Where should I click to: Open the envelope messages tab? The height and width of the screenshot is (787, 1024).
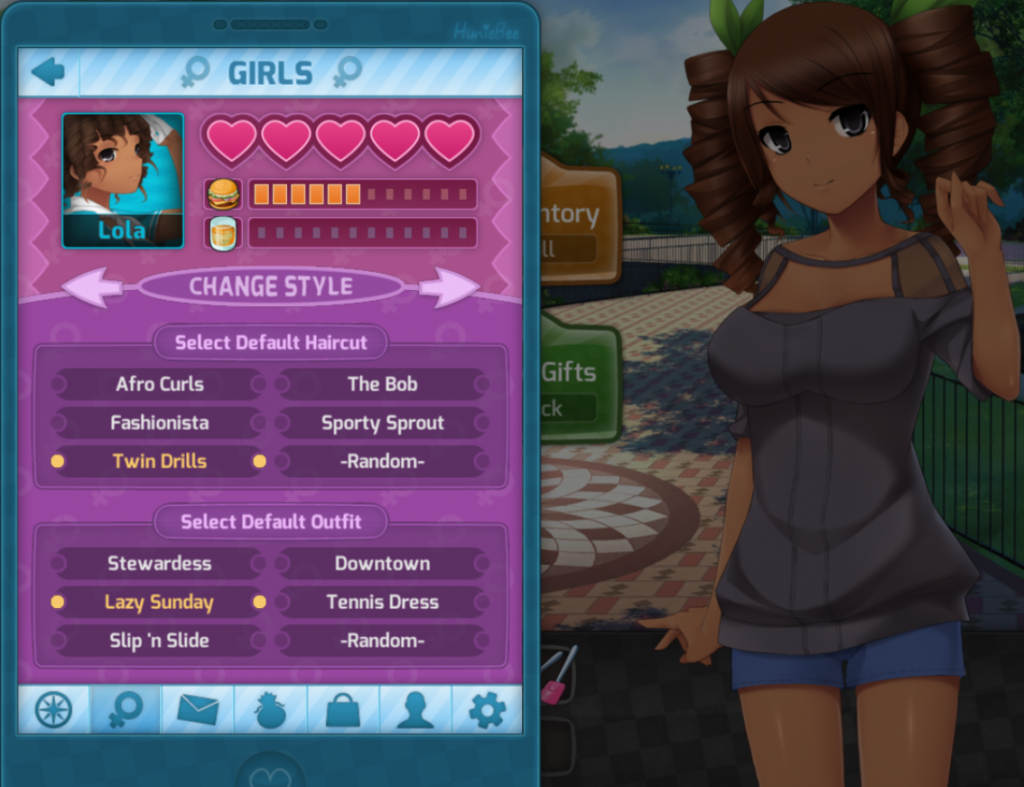pyautogui.click(x=198, y=710)
